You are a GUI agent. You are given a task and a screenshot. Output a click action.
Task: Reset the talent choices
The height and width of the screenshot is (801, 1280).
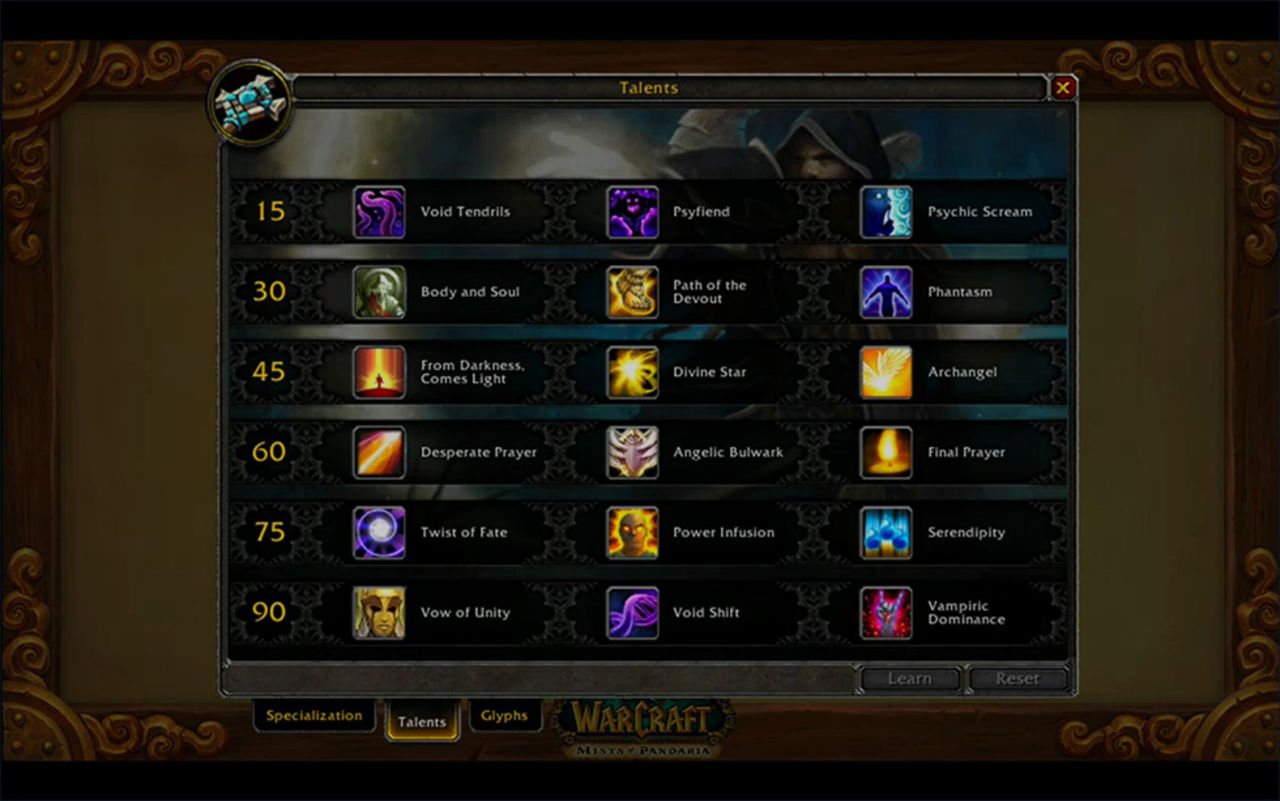click(x=1017, y=679)
